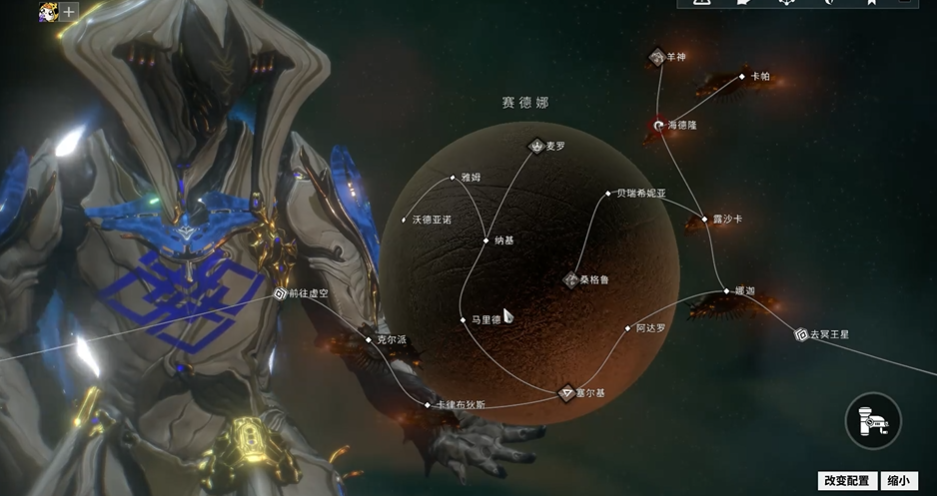Open the 暹游 mission node
This screenshot has height=496, width=937.
727,291
